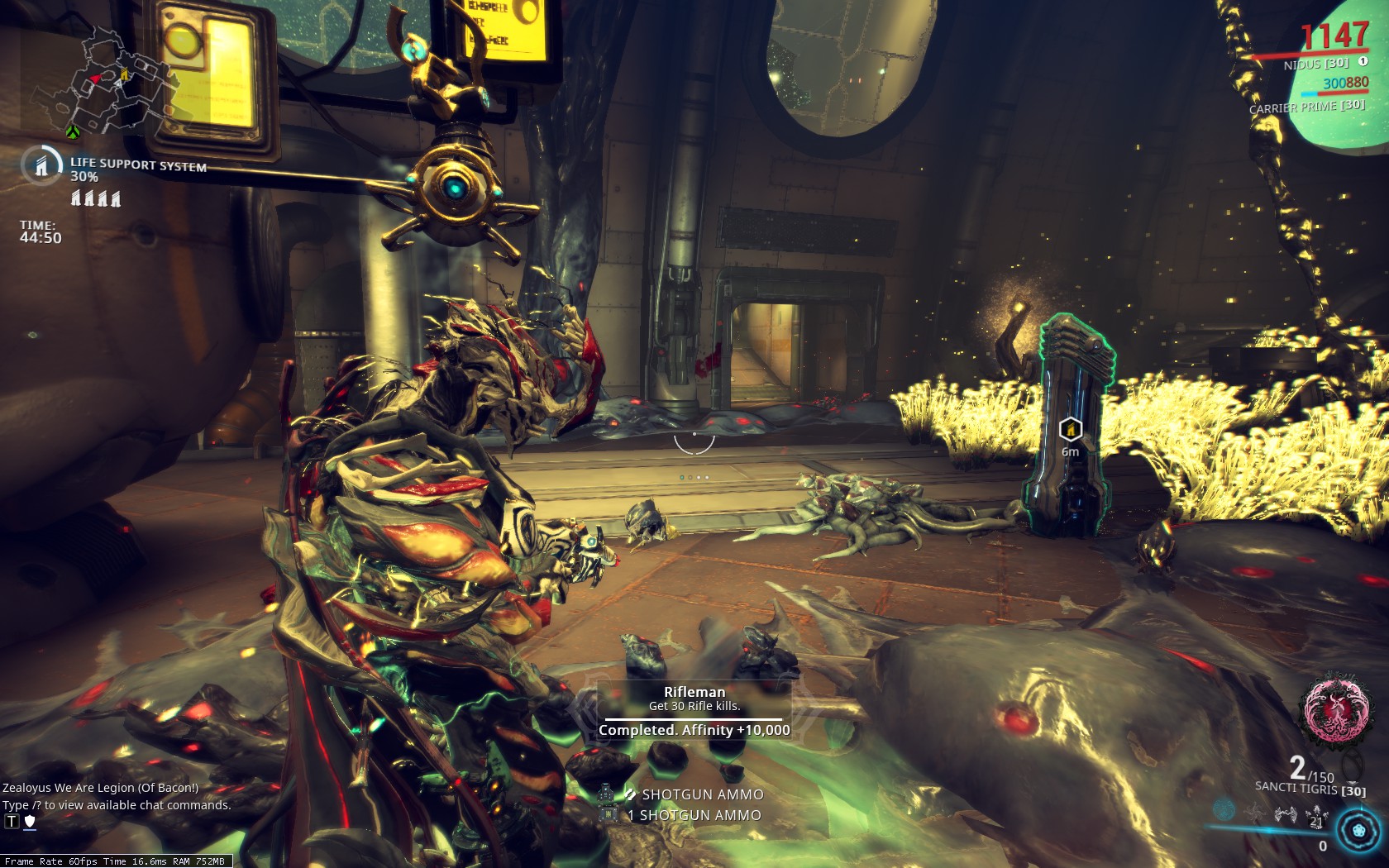This screenshot has width=1389, height=868.
Task: Click the life support capsule waypoint marker
Action: click(1070, 429)
